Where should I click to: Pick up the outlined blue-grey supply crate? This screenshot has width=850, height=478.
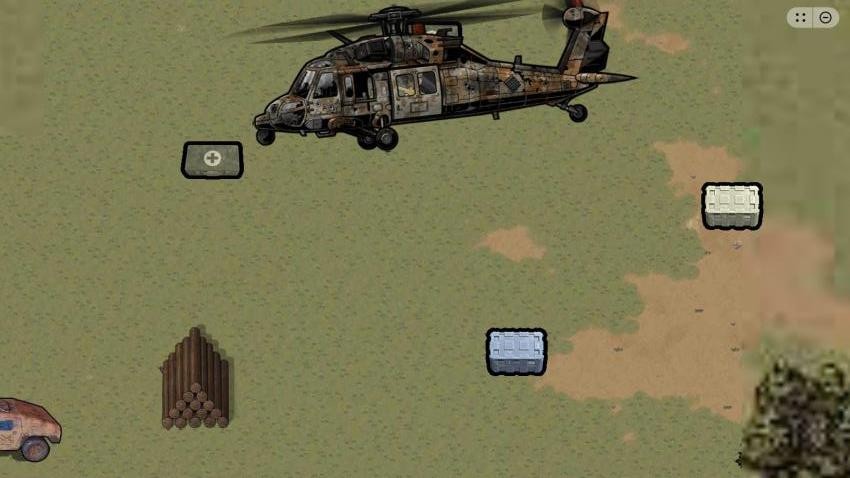(516, 352)
